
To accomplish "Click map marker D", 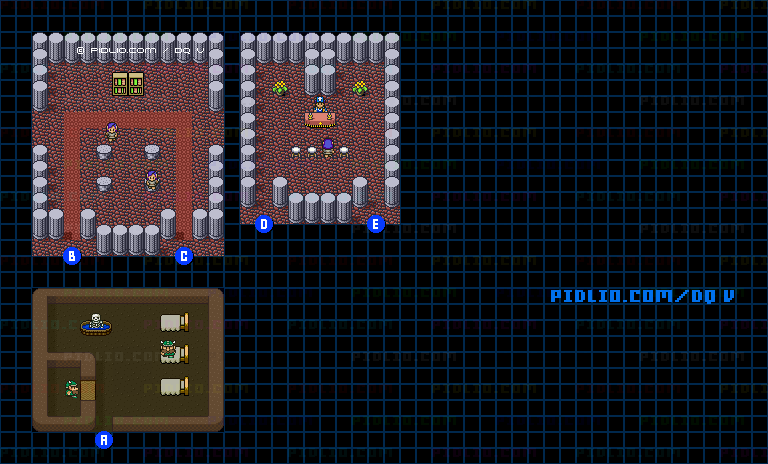I will [x=264, y=224].
